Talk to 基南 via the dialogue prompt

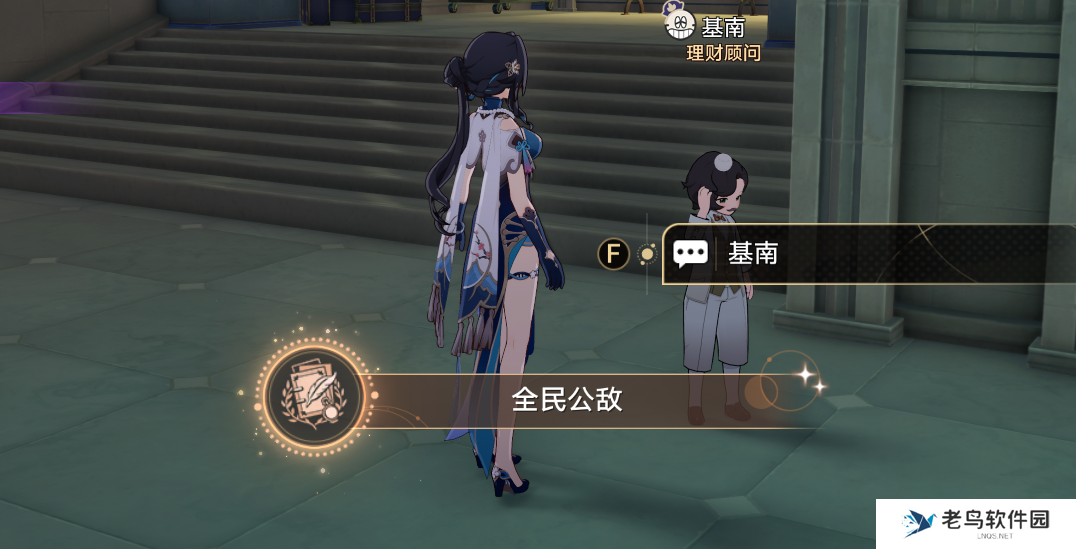(x=860, y=254)
